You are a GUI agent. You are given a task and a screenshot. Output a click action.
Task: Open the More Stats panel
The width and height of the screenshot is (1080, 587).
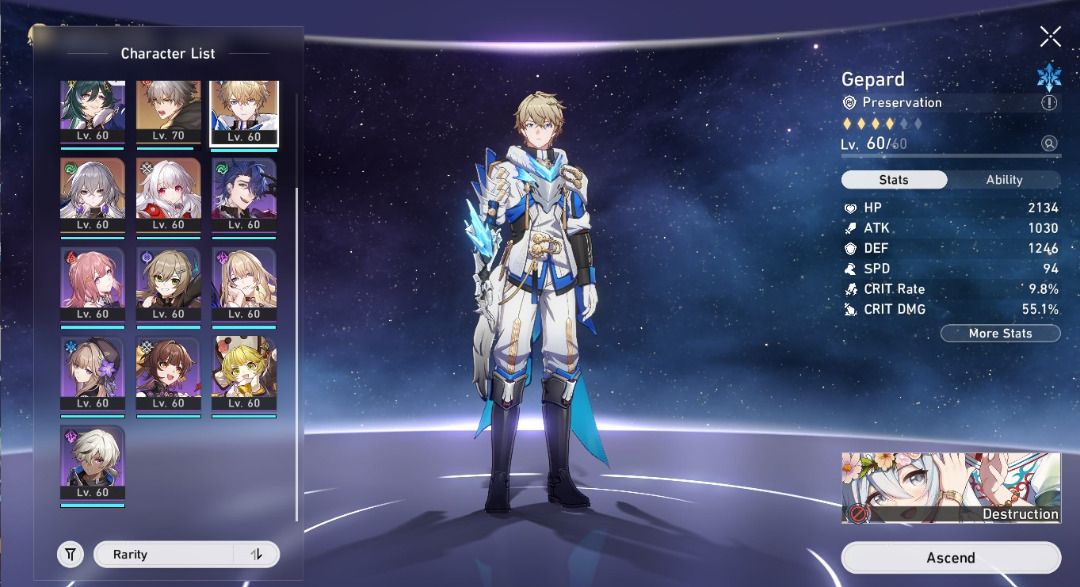(x=1000, y=333)
